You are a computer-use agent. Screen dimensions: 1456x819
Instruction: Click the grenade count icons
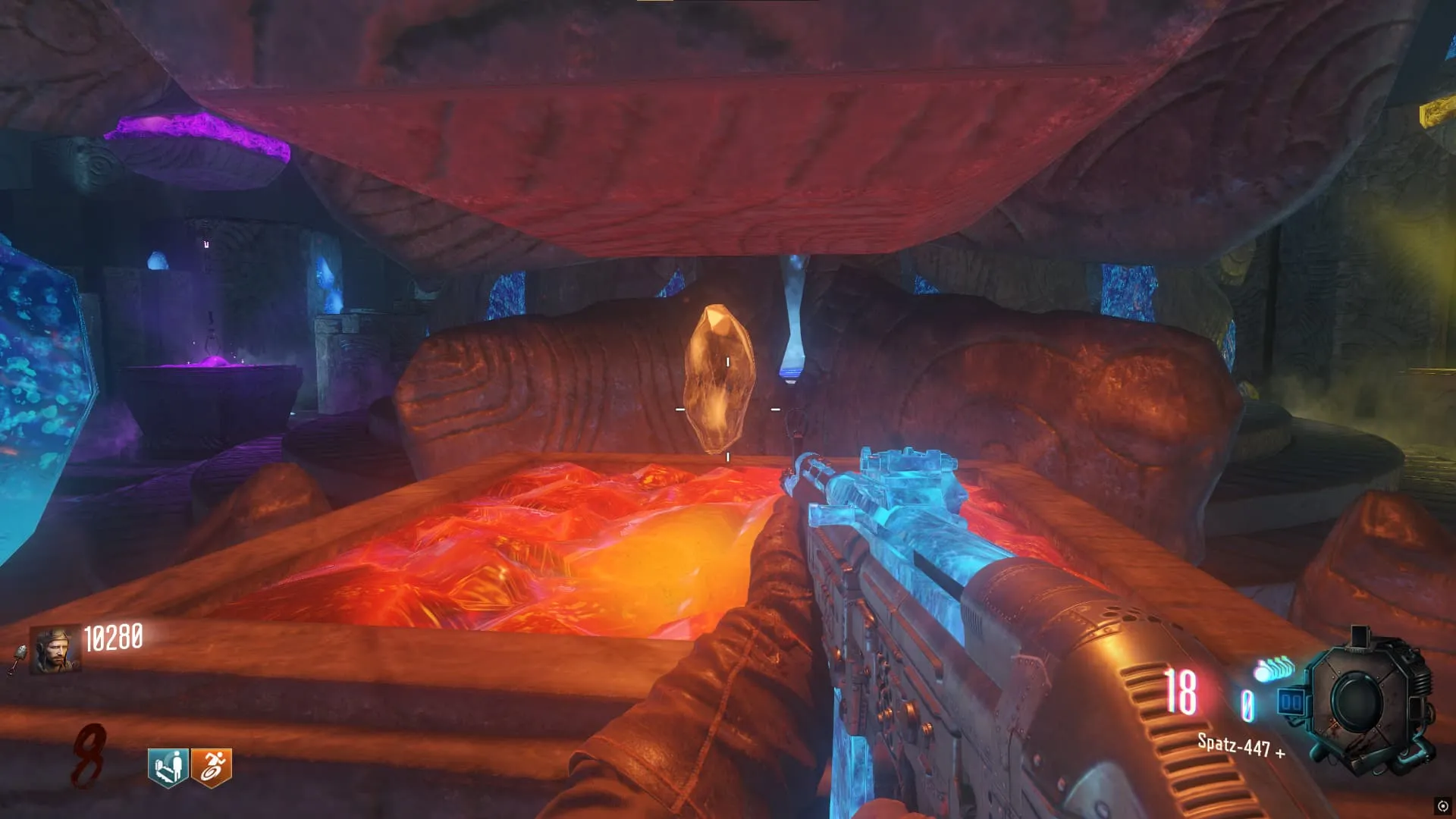(x=1274, y=669)
